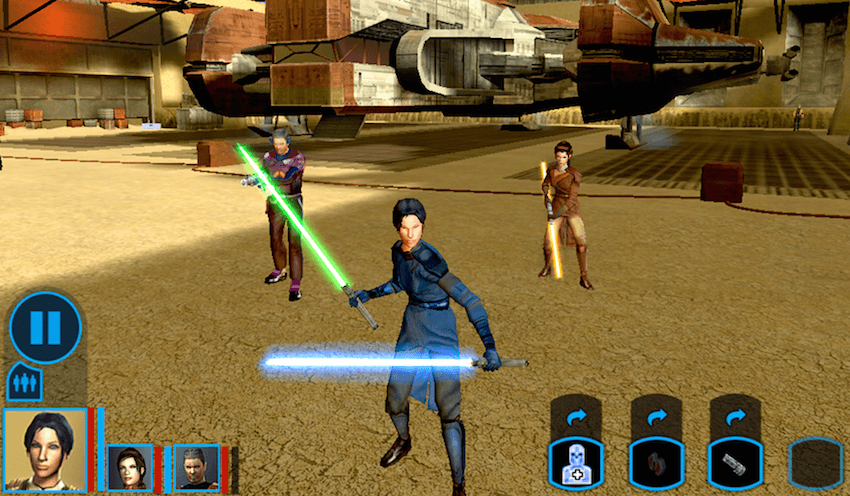Switch to the brown-haired woman's portrait

(130, 466)
